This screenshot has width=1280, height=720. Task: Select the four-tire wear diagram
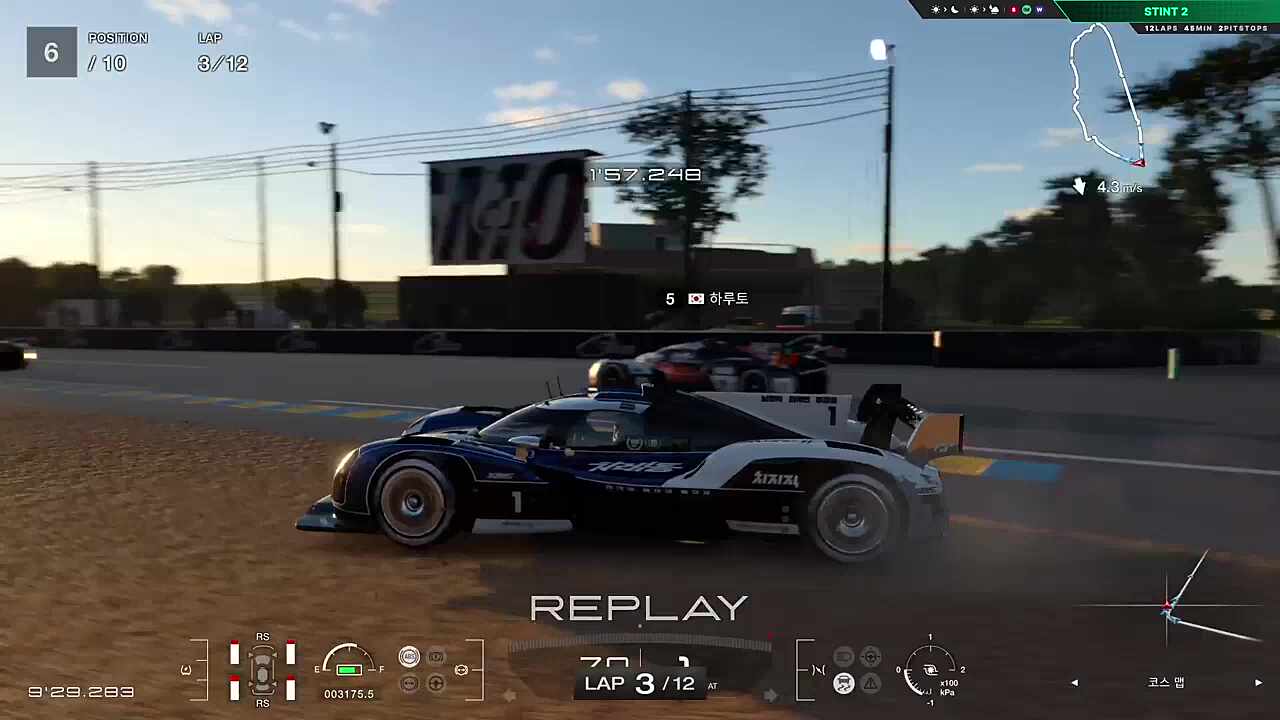pyautogui.click(x=262, y=669)
